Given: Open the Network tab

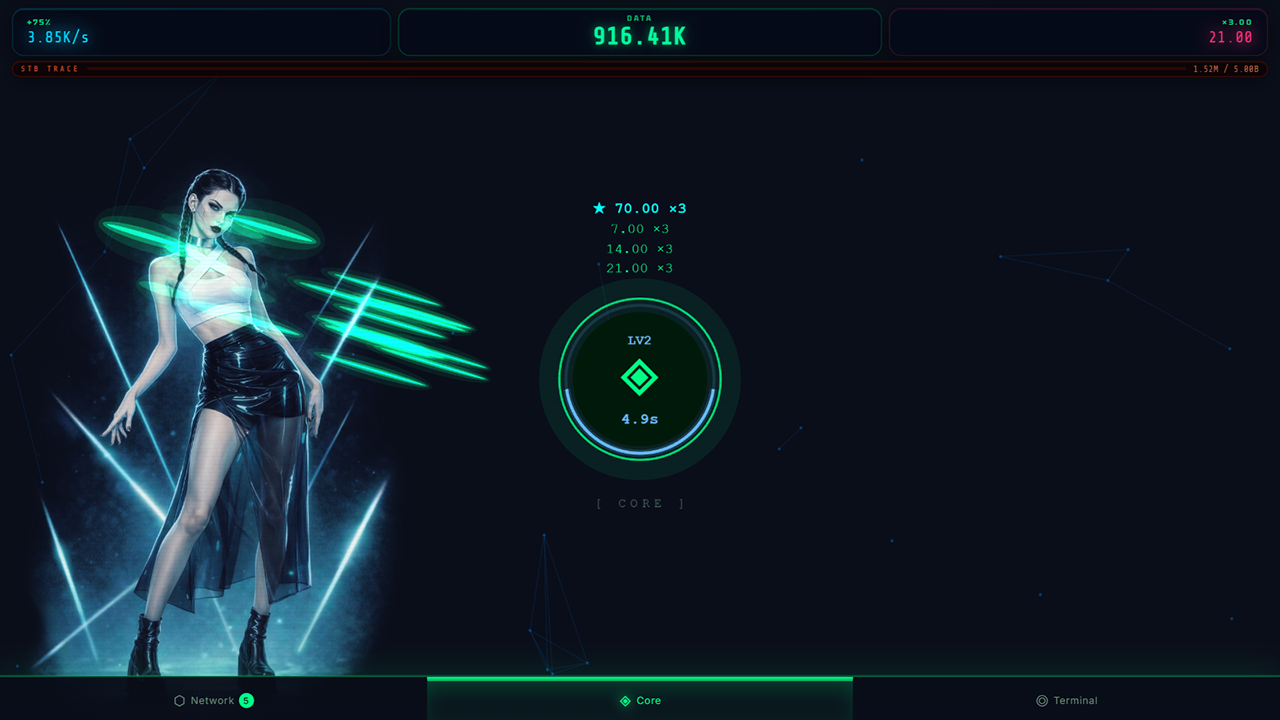Looking at the screenshot, I should pyautogui.click(x=213, y=700).
